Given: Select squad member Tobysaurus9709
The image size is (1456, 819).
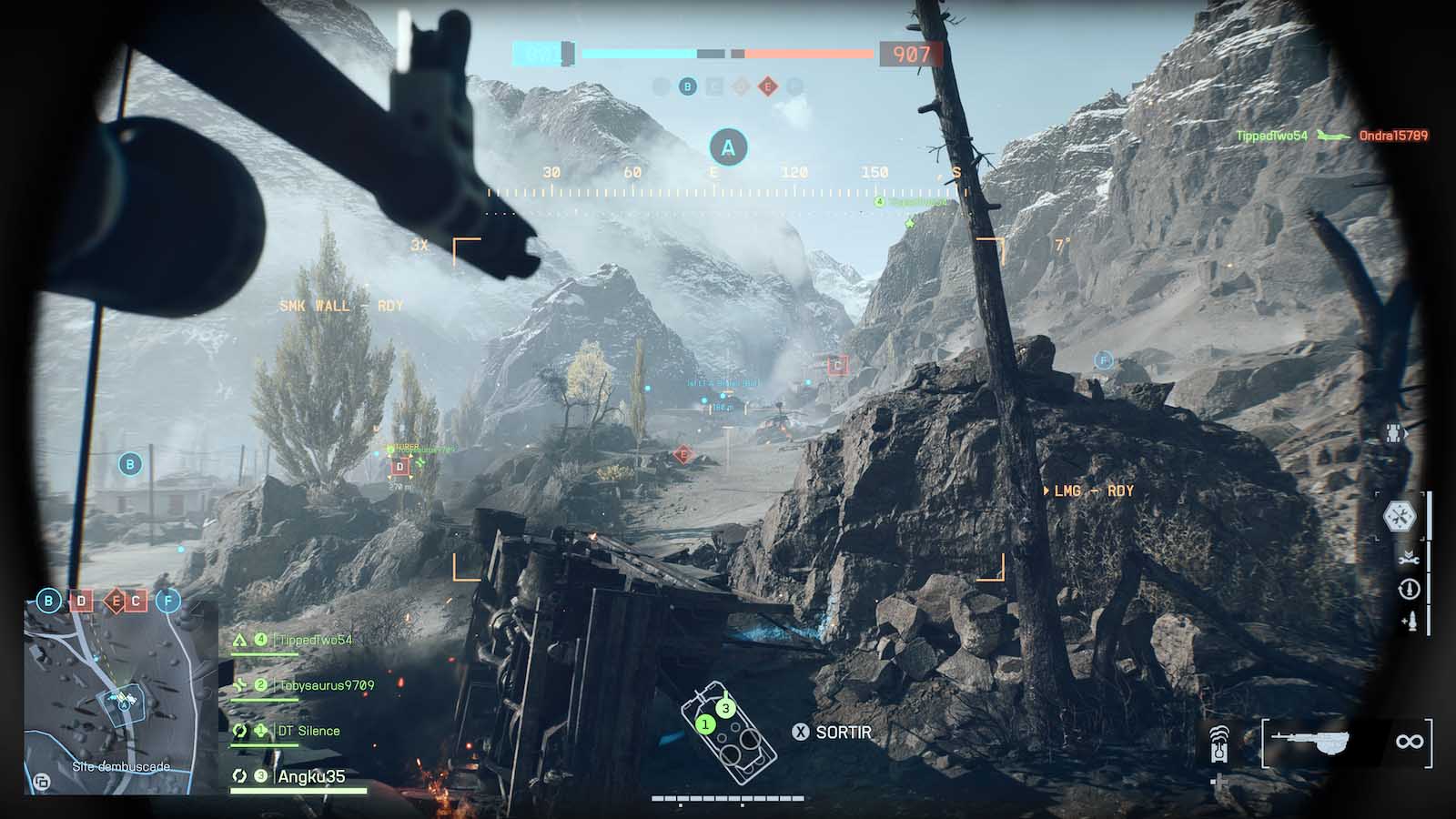Looking at the screenshot, I should pyautogui.click(x=325, y=685).
